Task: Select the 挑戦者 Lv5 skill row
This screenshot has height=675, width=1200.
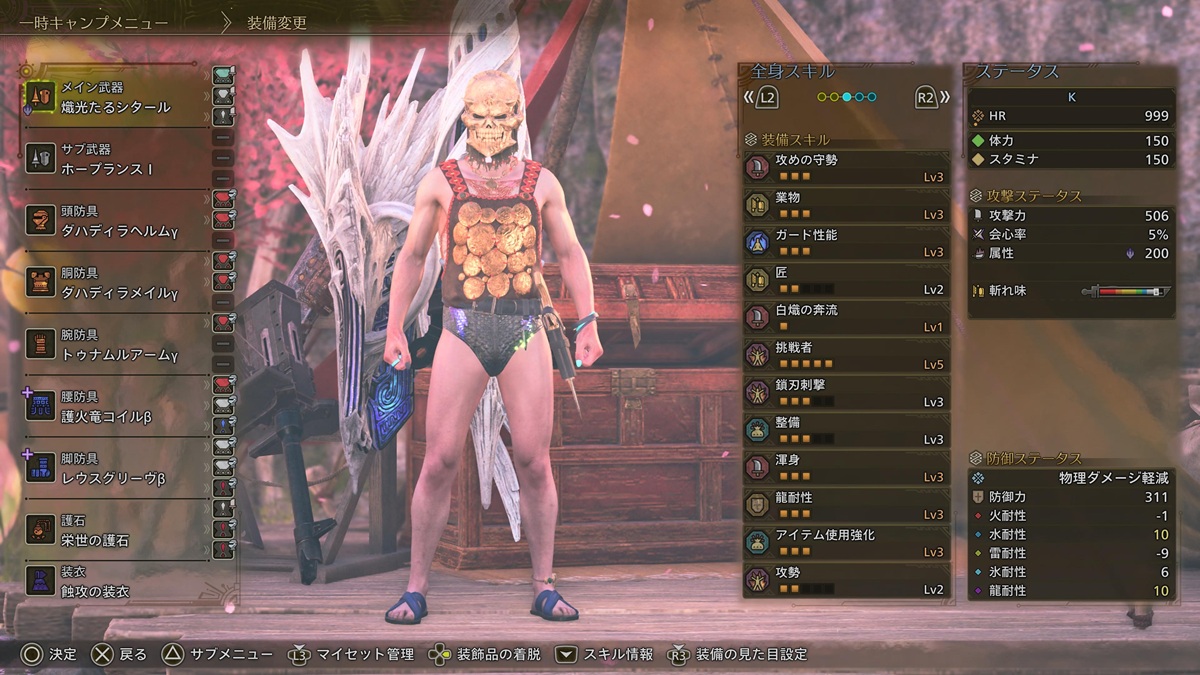Action: coord(846,355)
